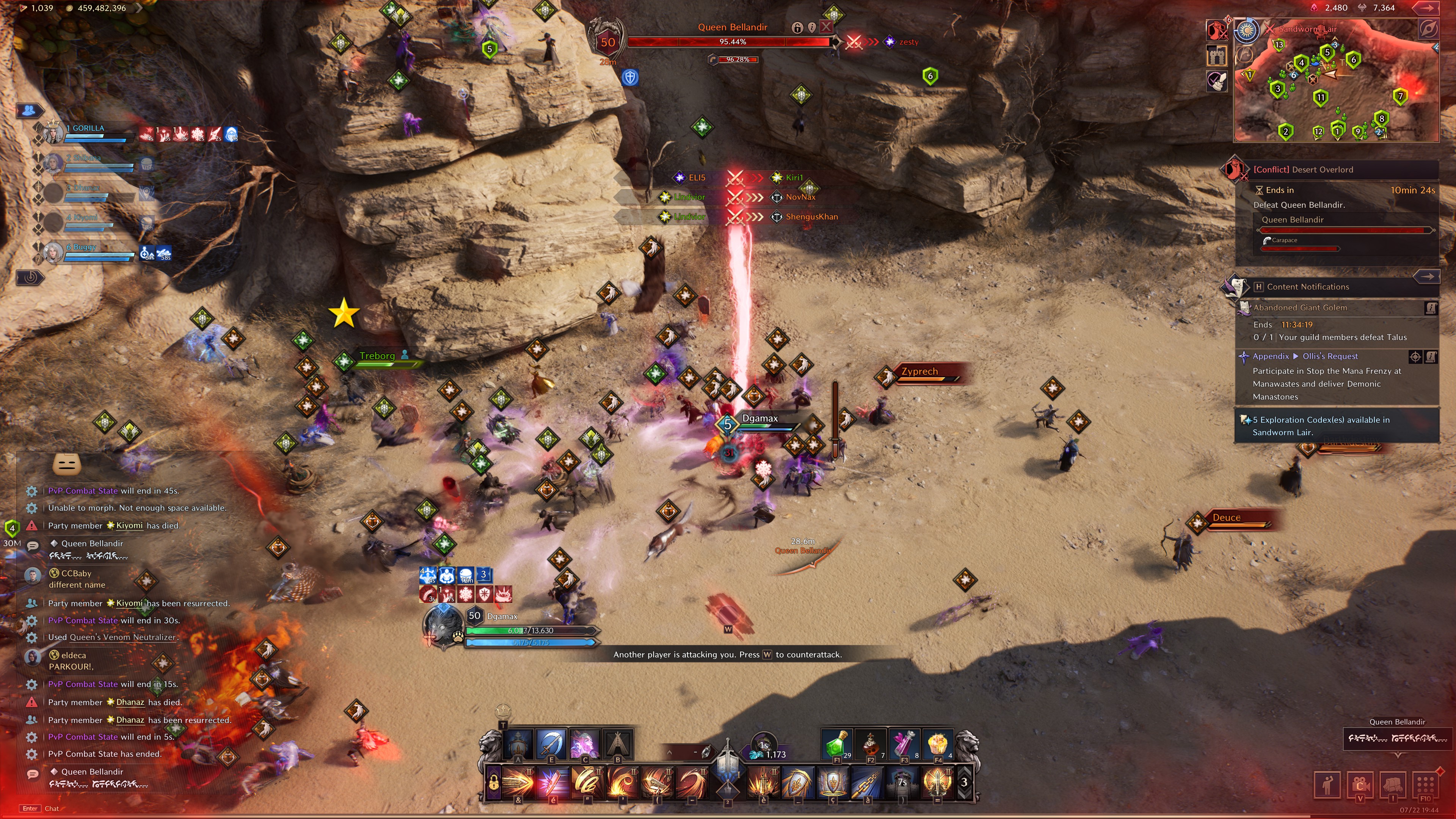This screenshot has height=819, width=1456.
Task: Open the nine-dot main menu grid
Action: (1425, 784)
